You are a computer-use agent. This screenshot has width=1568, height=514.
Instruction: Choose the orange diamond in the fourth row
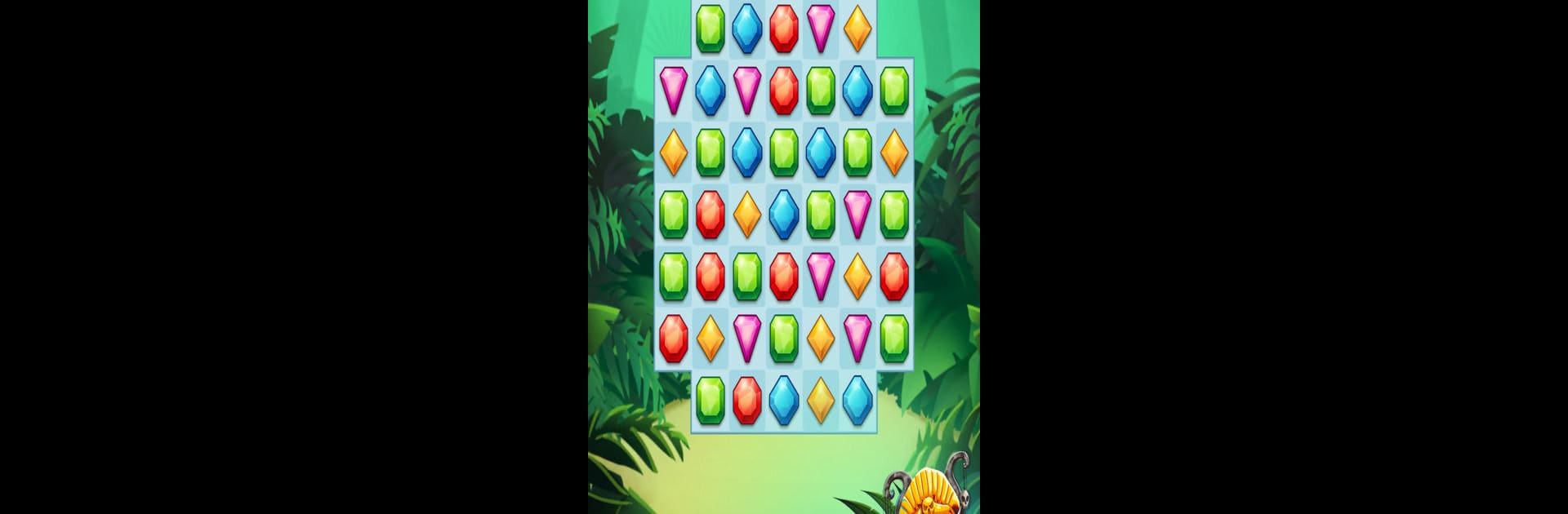(x=746, y=215)
